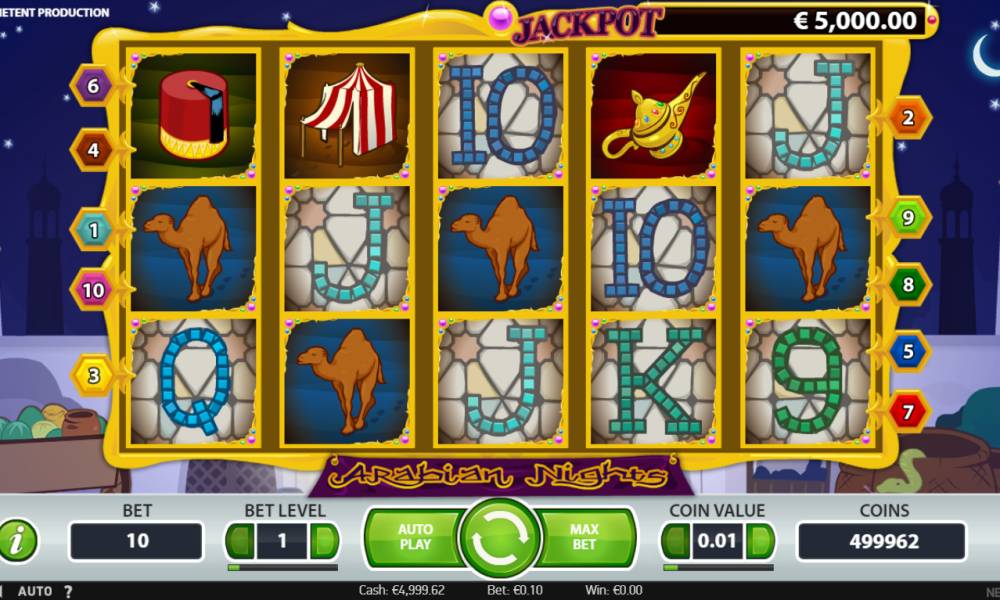
Task: Select payline marker 2
Action: coord(908,118)
